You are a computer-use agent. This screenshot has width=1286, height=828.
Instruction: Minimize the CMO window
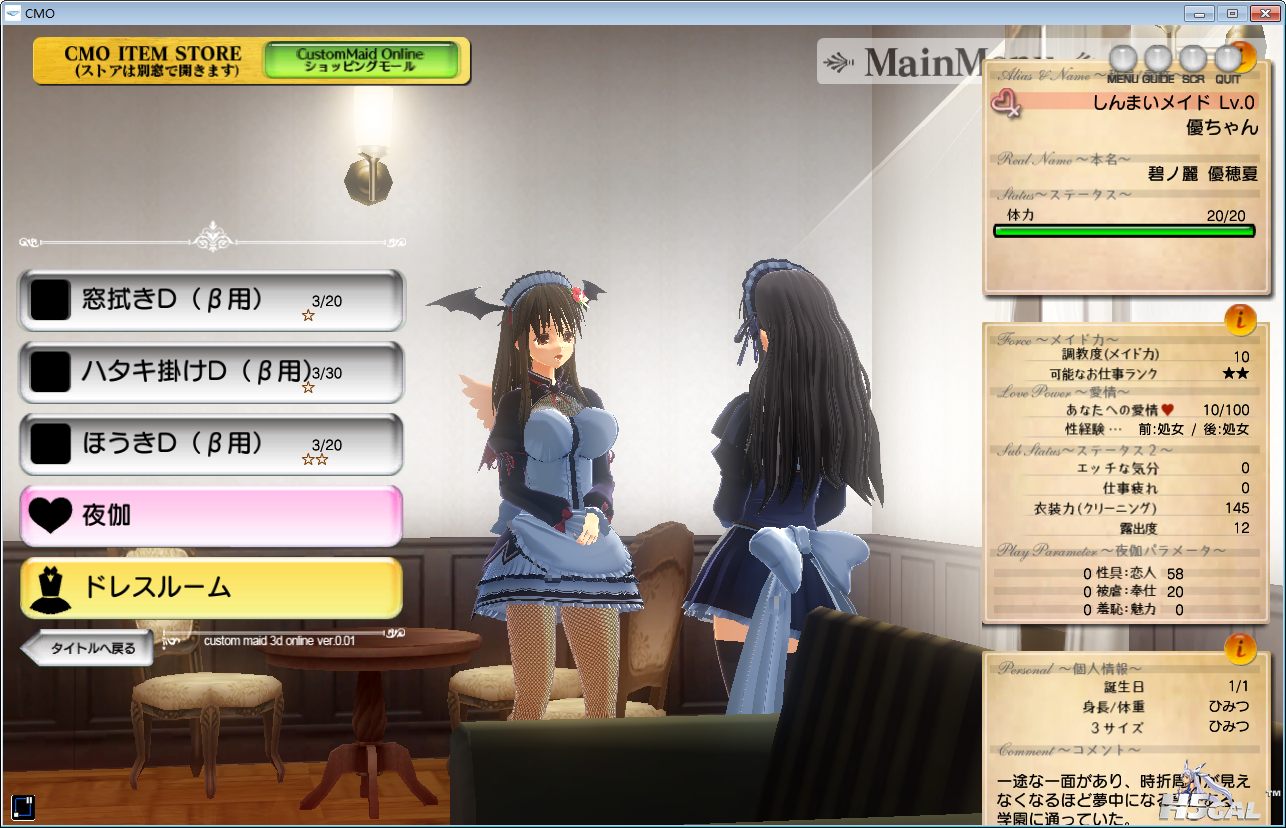click(1200, 12)
